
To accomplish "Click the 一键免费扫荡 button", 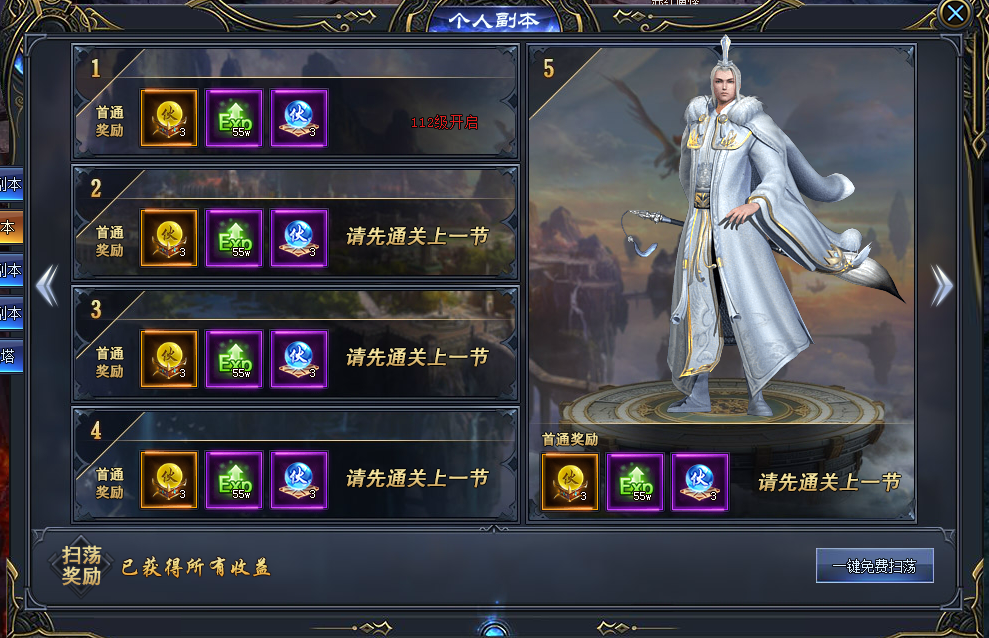I will 874,566.
